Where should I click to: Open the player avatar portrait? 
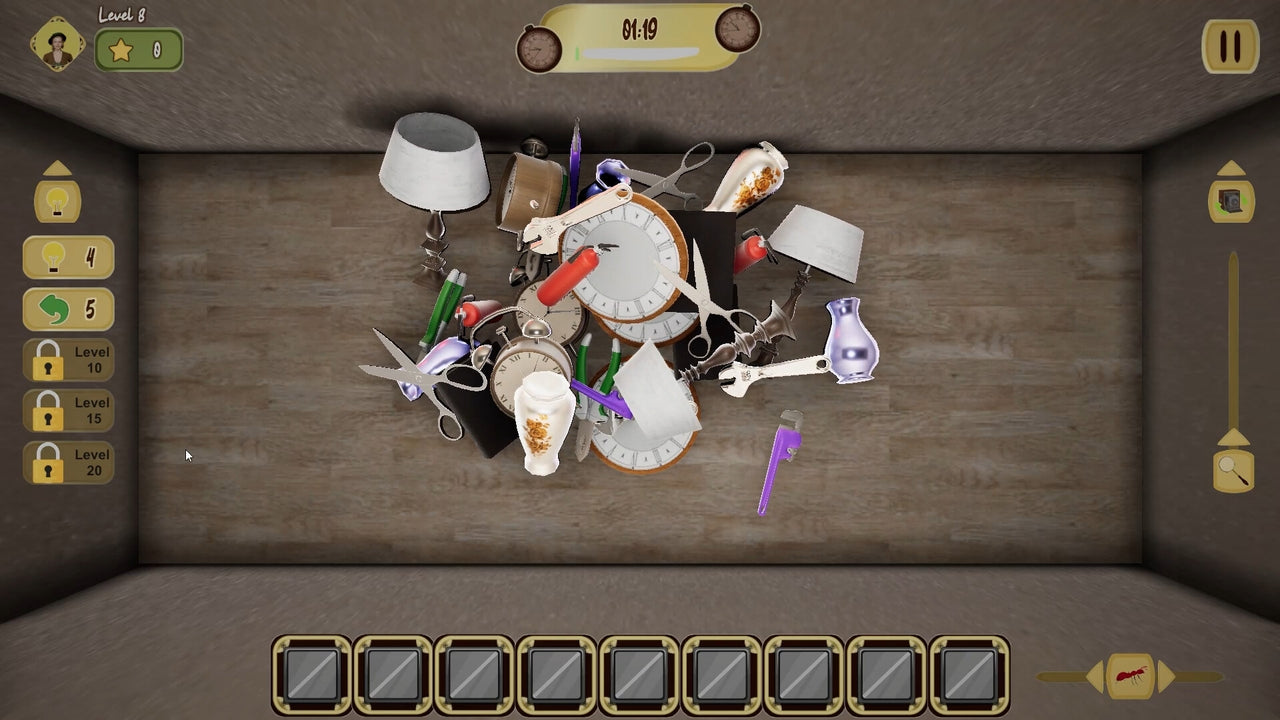[x=57, y=42]
